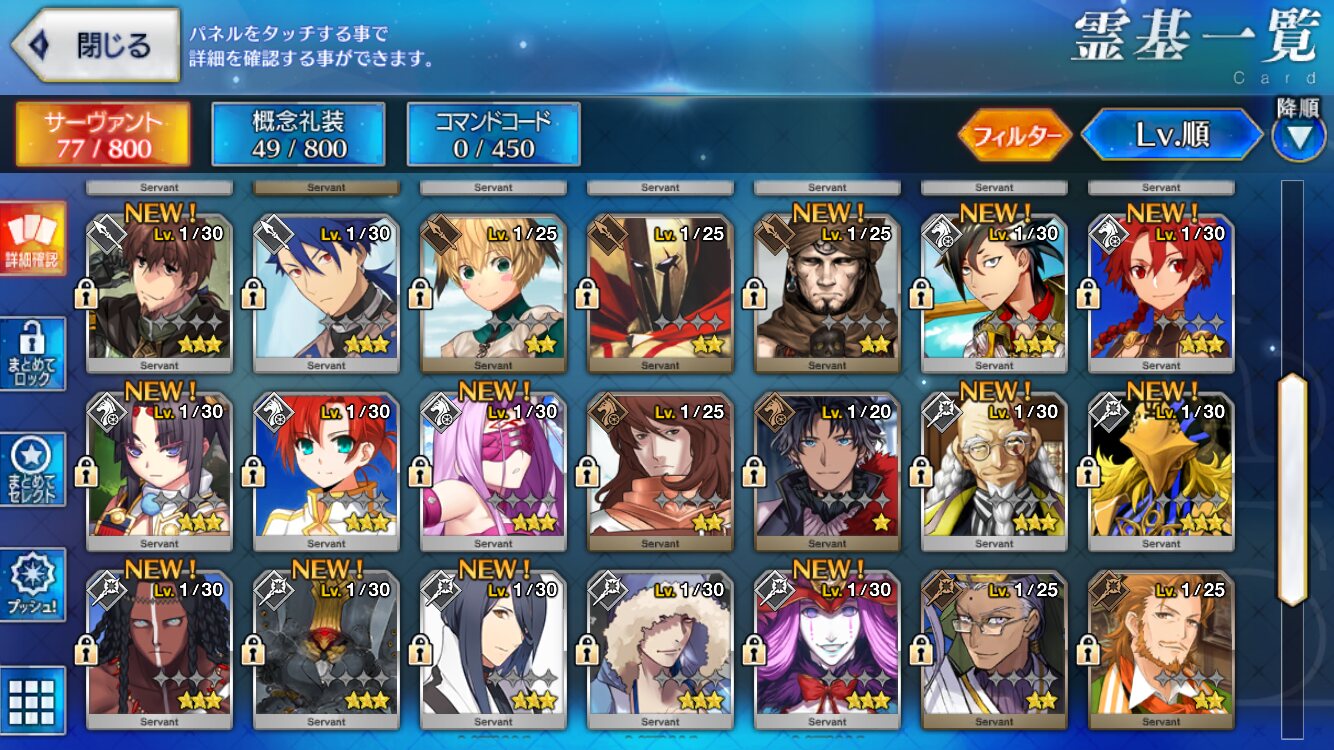
Task: Open the プッシュ! button
Action: click(x=33, y=586)
